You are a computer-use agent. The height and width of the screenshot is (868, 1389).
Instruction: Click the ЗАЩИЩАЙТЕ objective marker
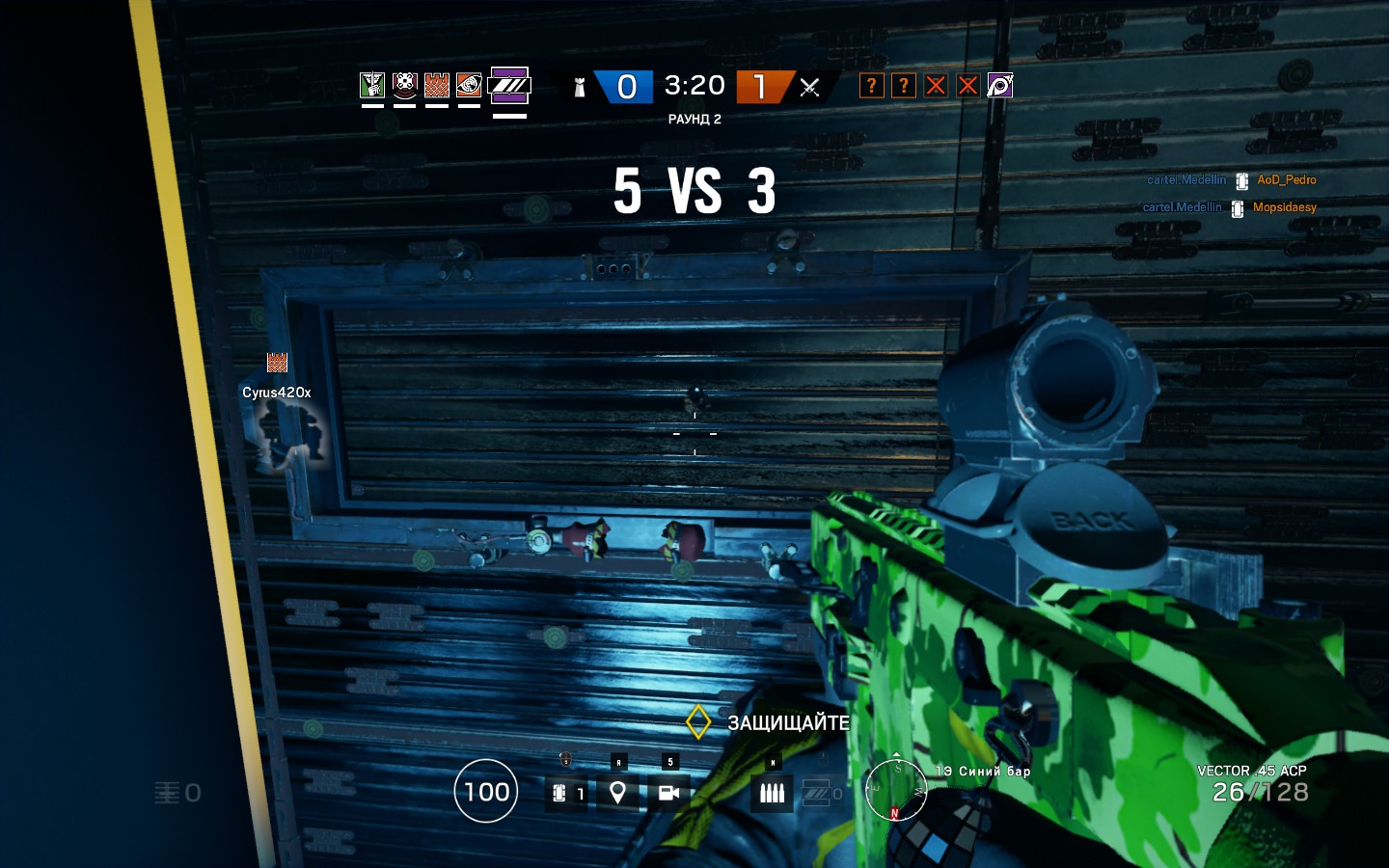(699, 720)
